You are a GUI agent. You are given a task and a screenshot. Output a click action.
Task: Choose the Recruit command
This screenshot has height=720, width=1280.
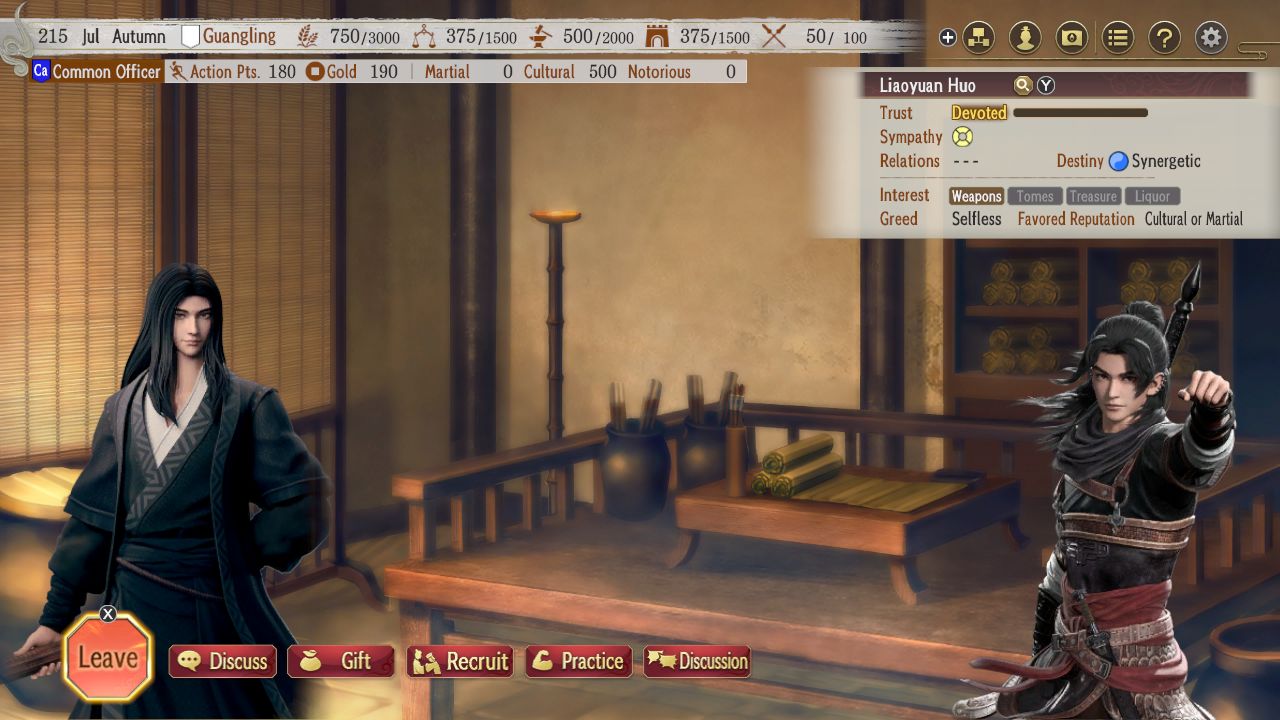(460, 661)
